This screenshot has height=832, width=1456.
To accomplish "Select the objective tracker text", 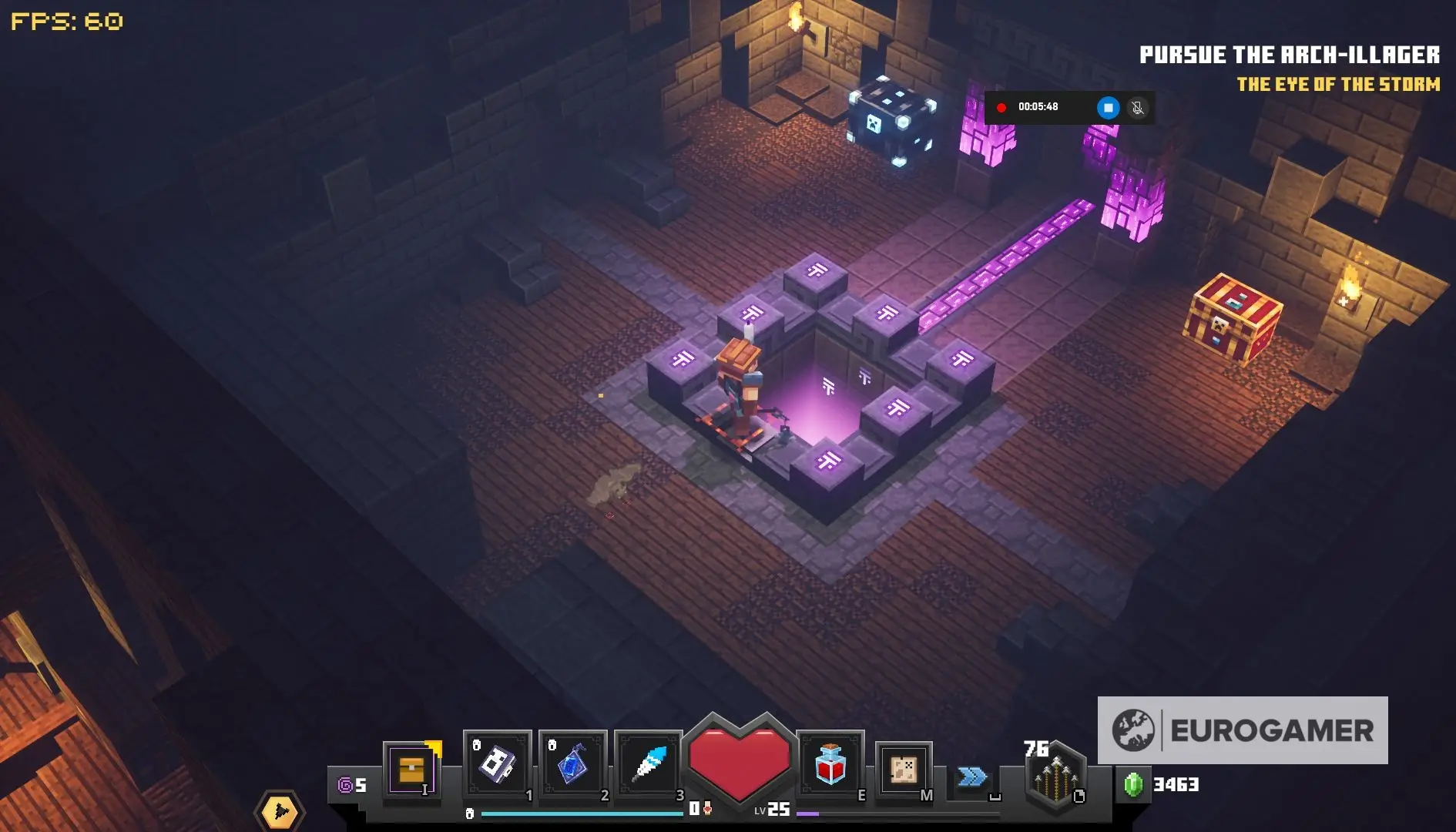I will click(x=1289, y=55).
